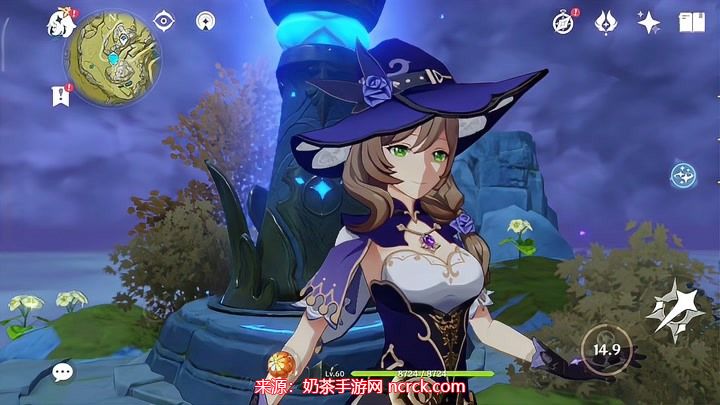Toggle the eye-shaped elemental sight icon
This screenshot has height=405, width=720.
(x=164, y=20)
